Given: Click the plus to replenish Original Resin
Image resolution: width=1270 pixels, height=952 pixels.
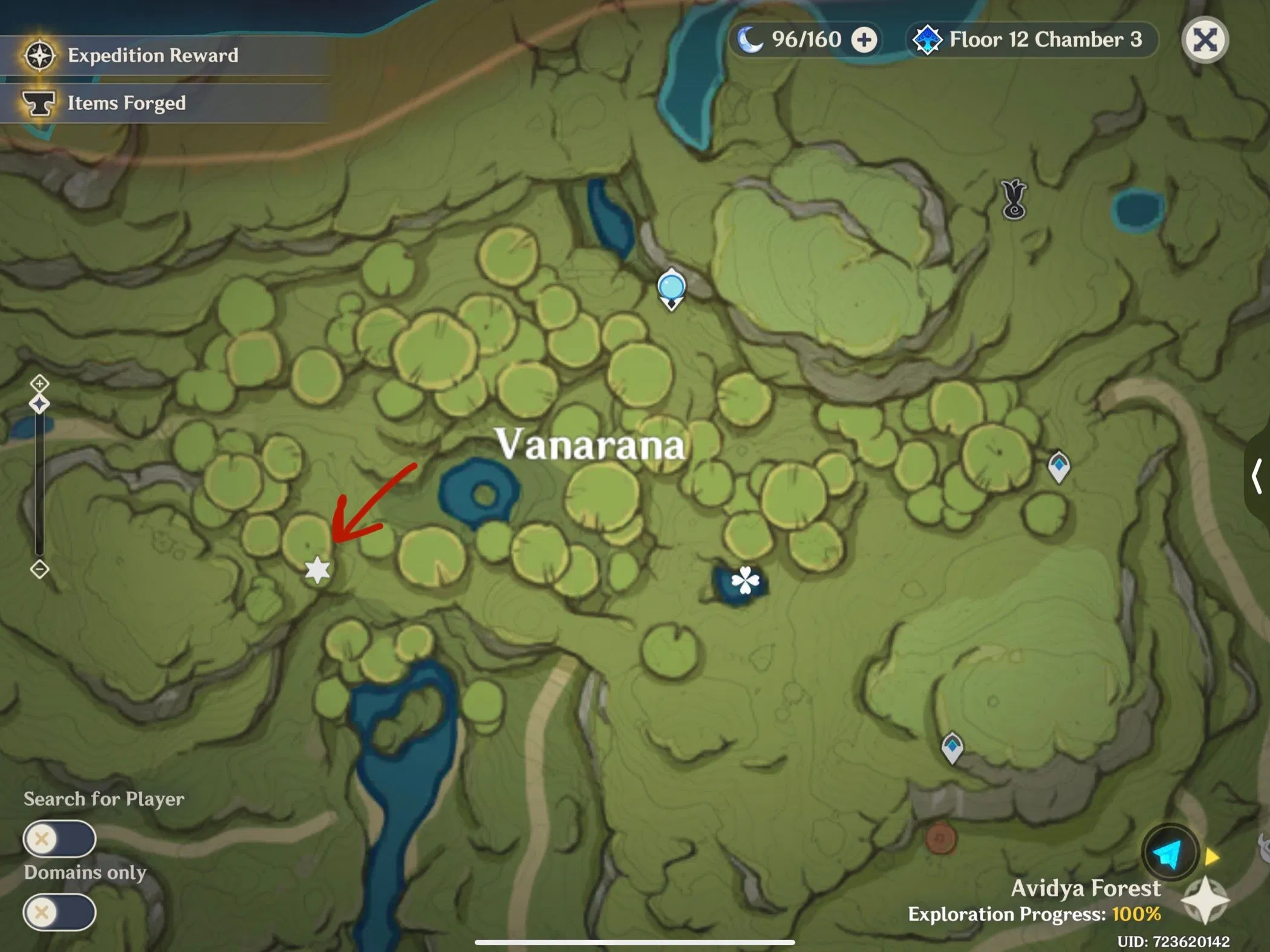Looking at the screenshot, I should tap(865, 40).
